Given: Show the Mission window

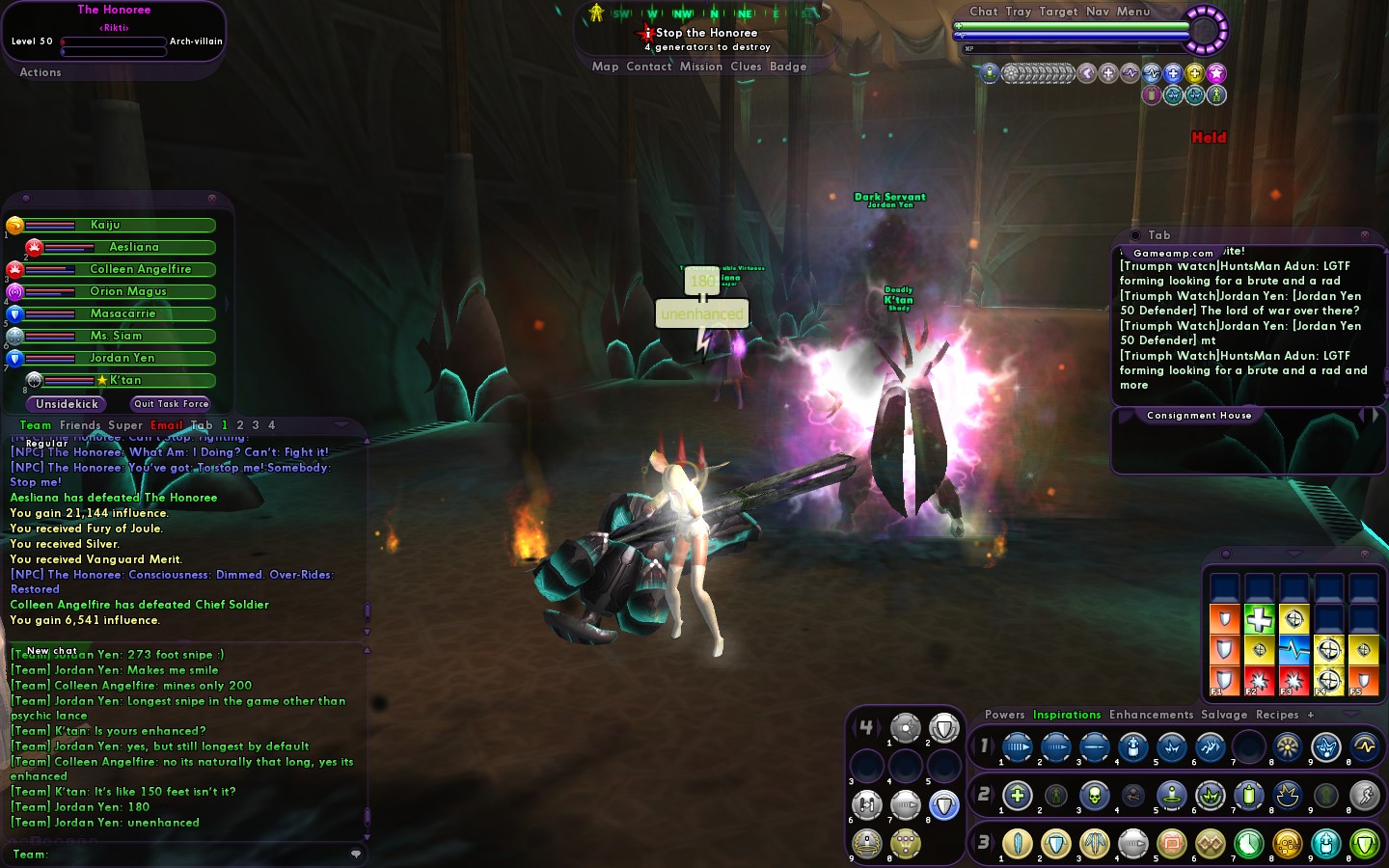Looking at the screenshot, I should 700,67.
